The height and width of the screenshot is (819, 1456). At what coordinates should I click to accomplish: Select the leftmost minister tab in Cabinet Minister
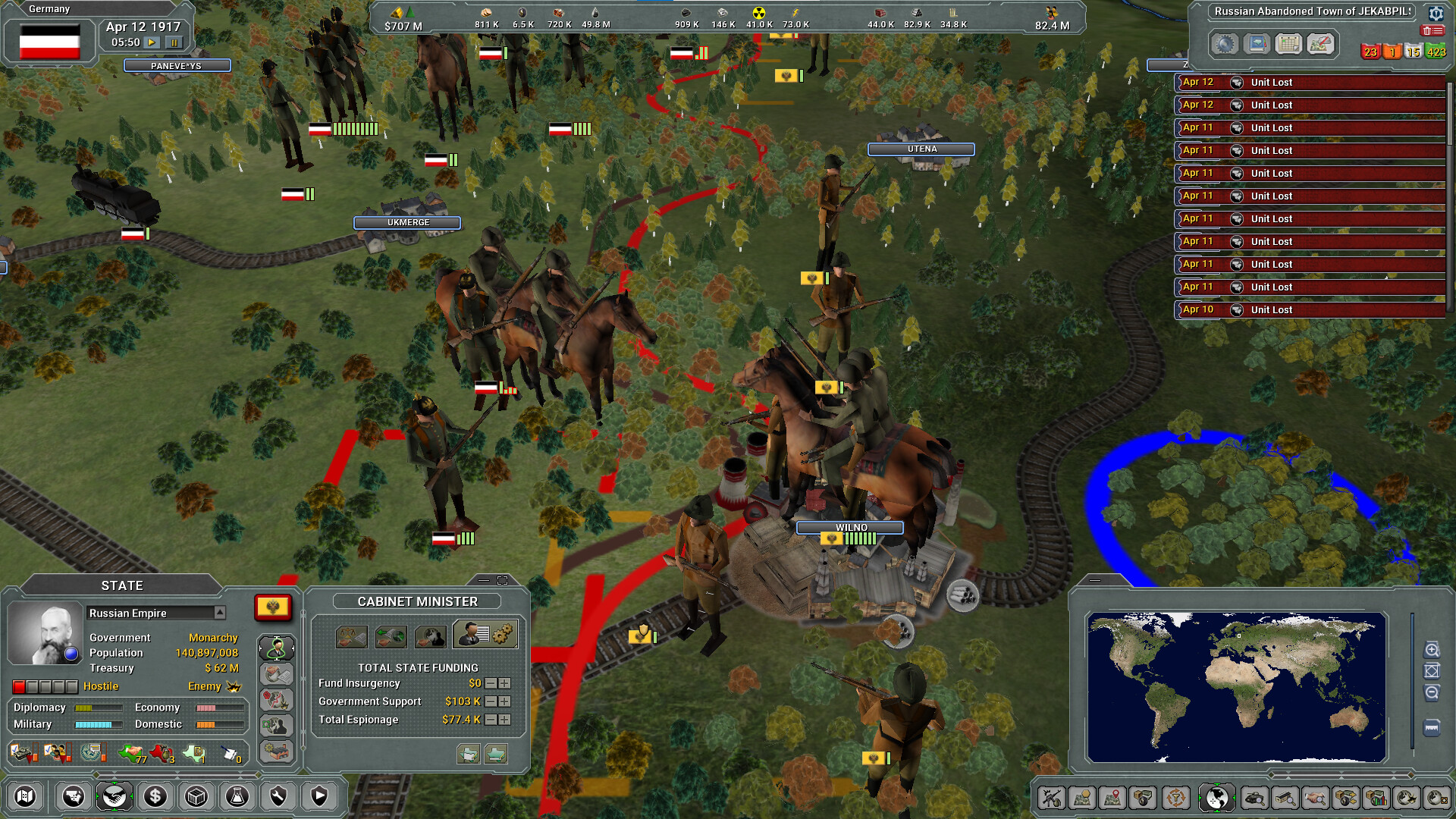(352, 635)
